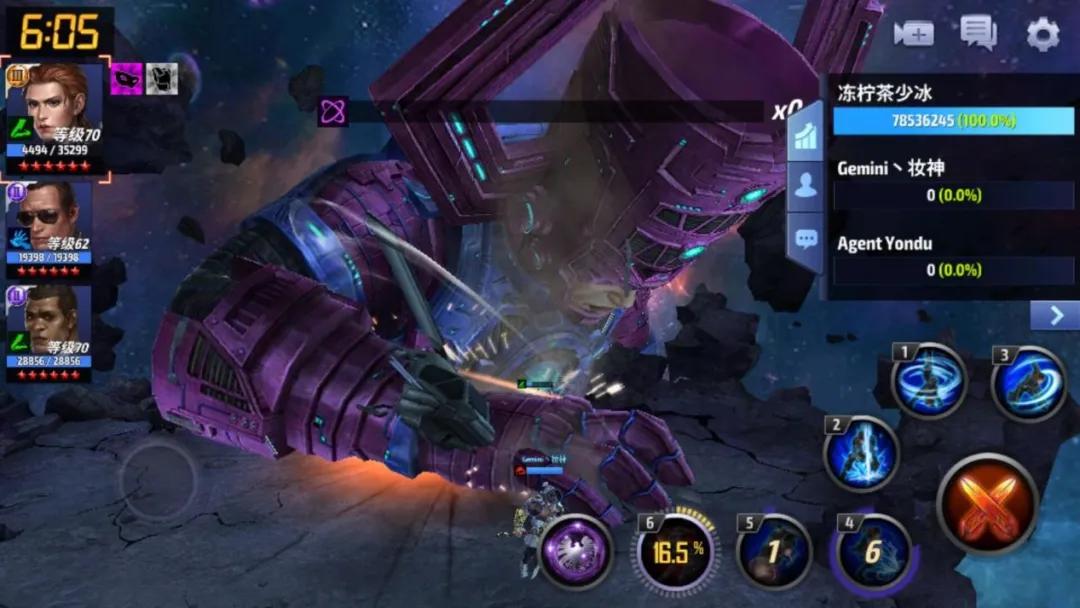1080x608 pixels.
Task: Open the settings gear menu
Action: (1042, 35)
